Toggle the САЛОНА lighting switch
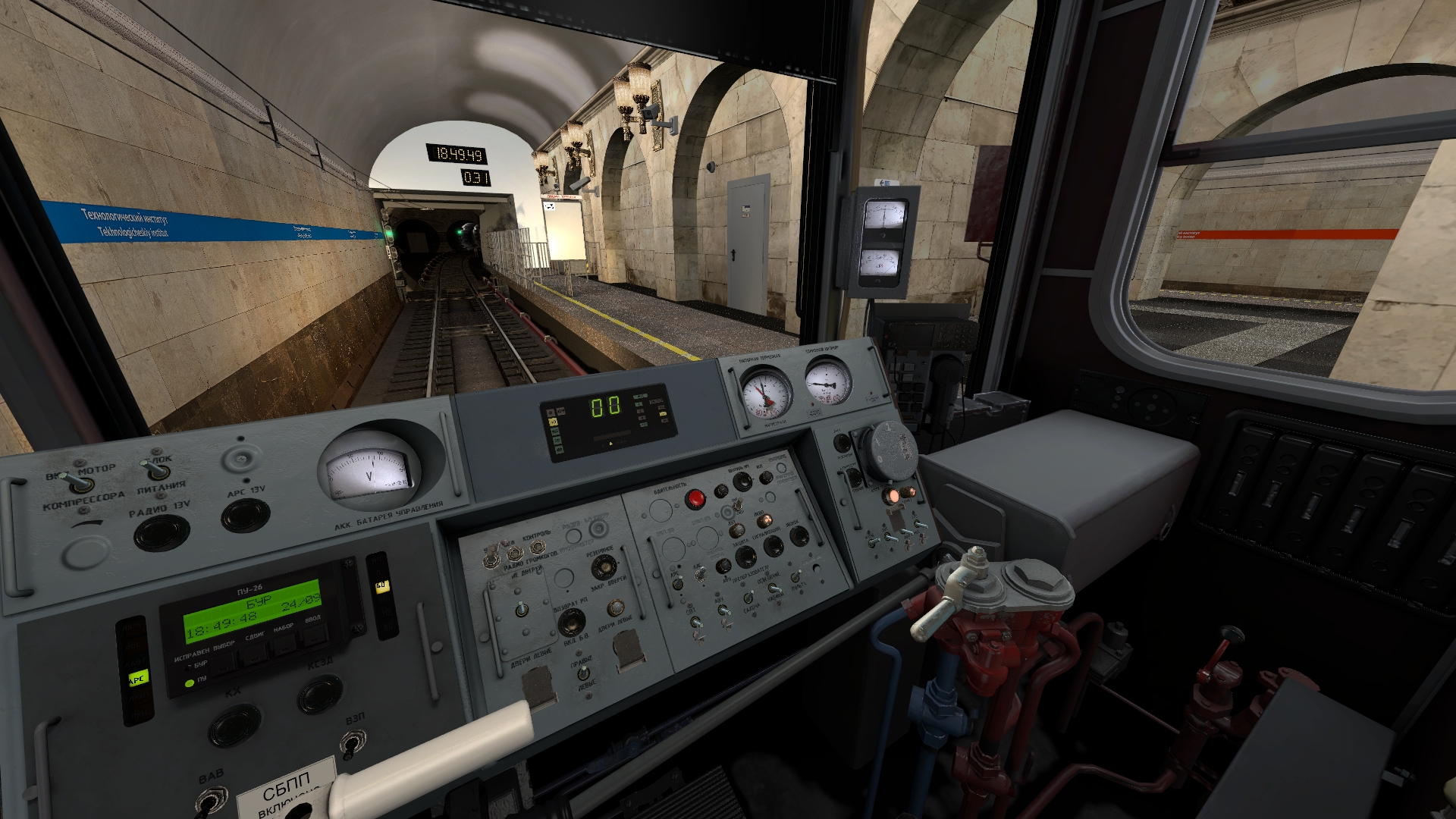Screen dimensions: 1456x819 (x=750, y=596)
